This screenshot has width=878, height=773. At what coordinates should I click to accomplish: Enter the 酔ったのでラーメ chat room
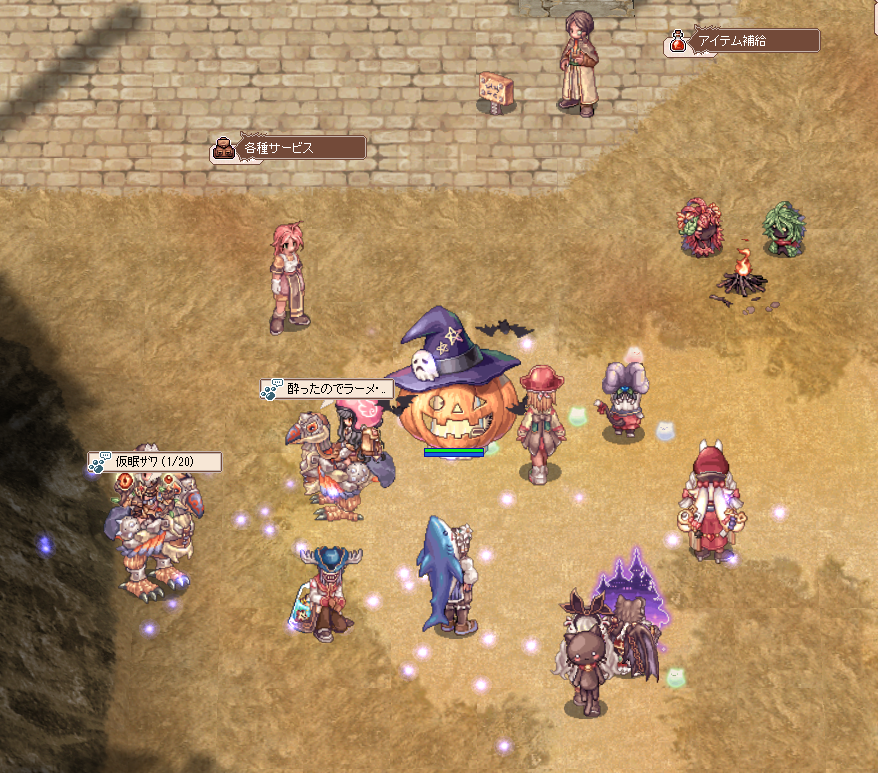[x=327, y=389]
